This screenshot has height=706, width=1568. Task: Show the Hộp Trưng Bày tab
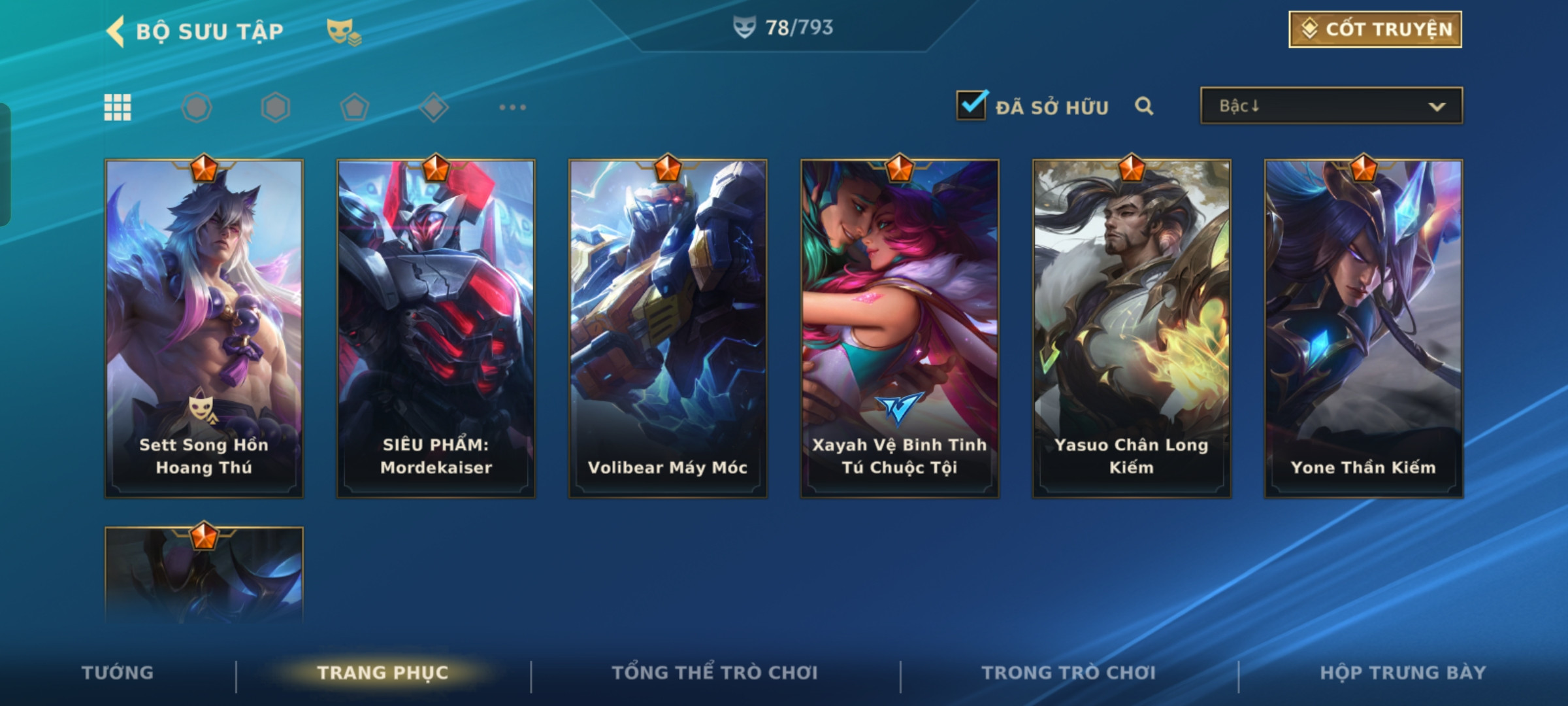(1403, 673)
